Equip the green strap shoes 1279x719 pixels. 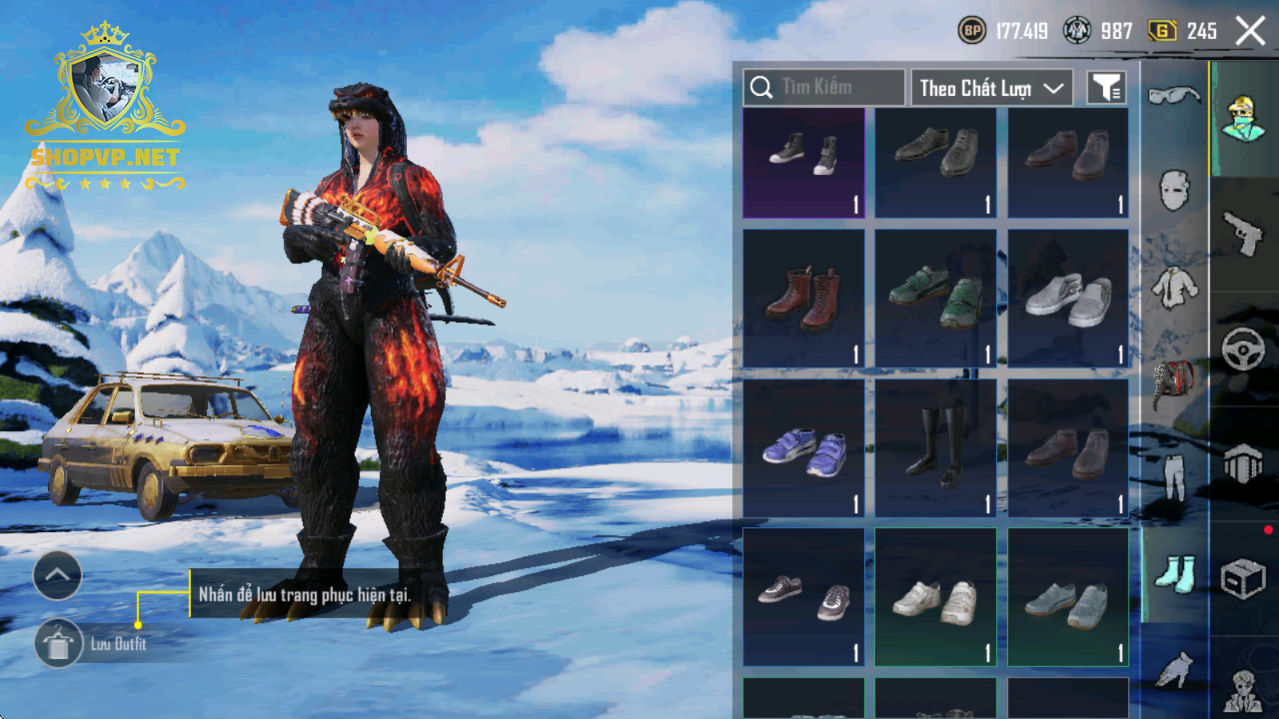tap(935, 298)
